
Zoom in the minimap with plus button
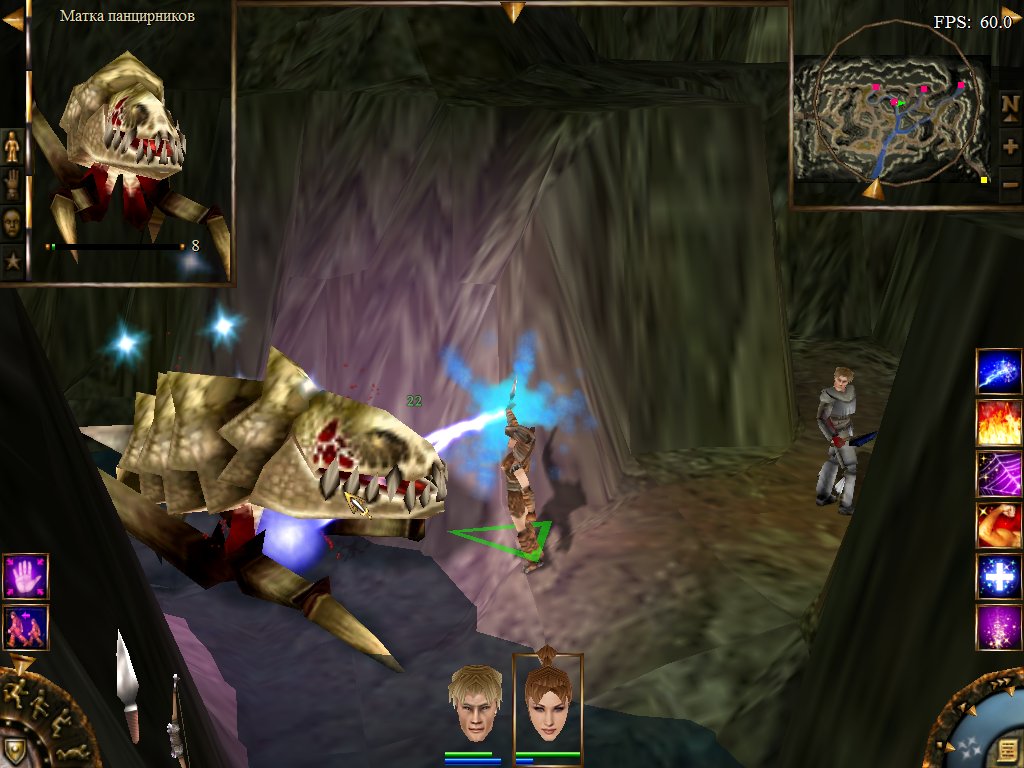(1010, 146)
